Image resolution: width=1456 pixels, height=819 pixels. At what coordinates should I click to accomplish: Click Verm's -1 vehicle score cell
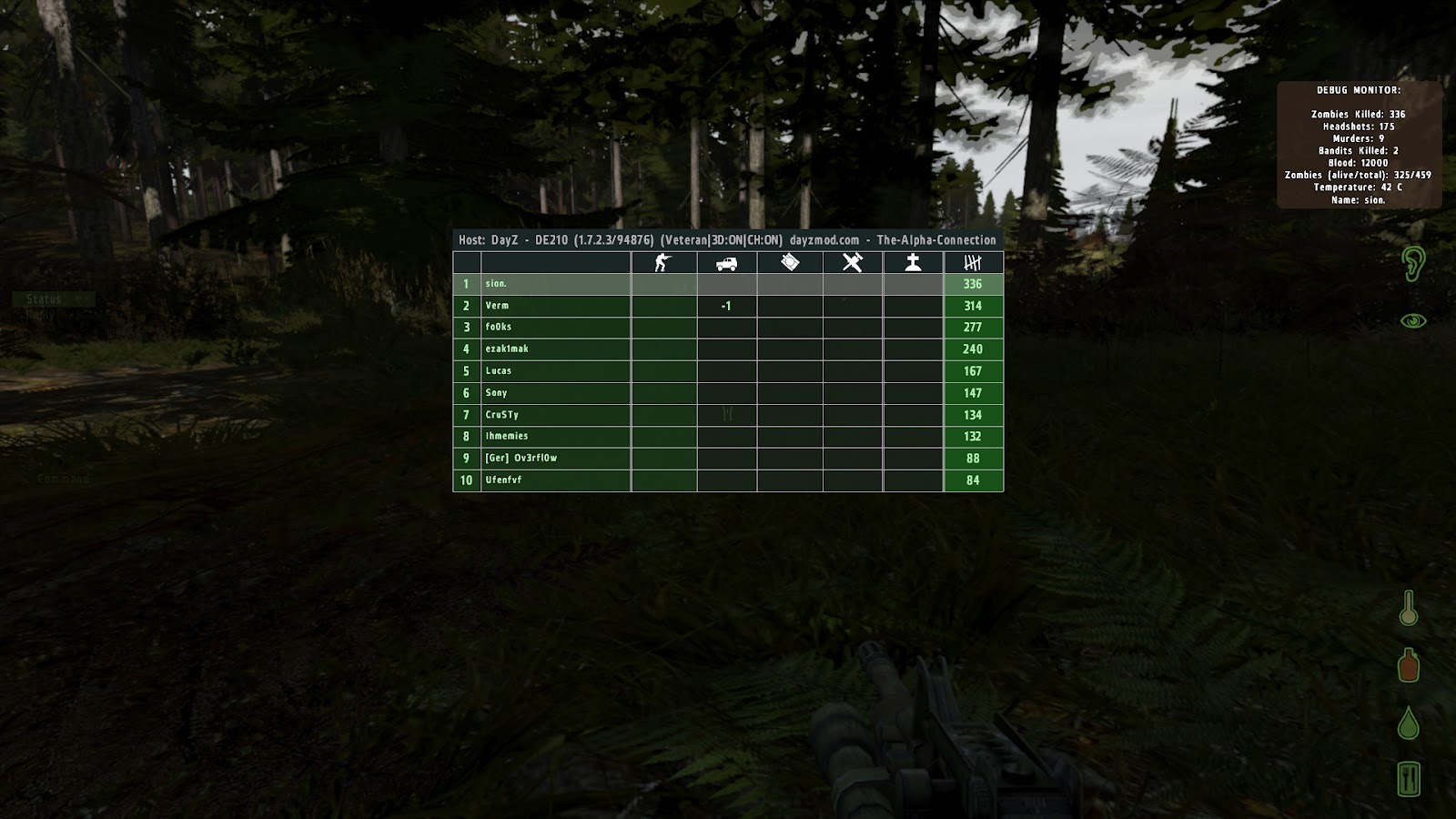click(725, 305)
